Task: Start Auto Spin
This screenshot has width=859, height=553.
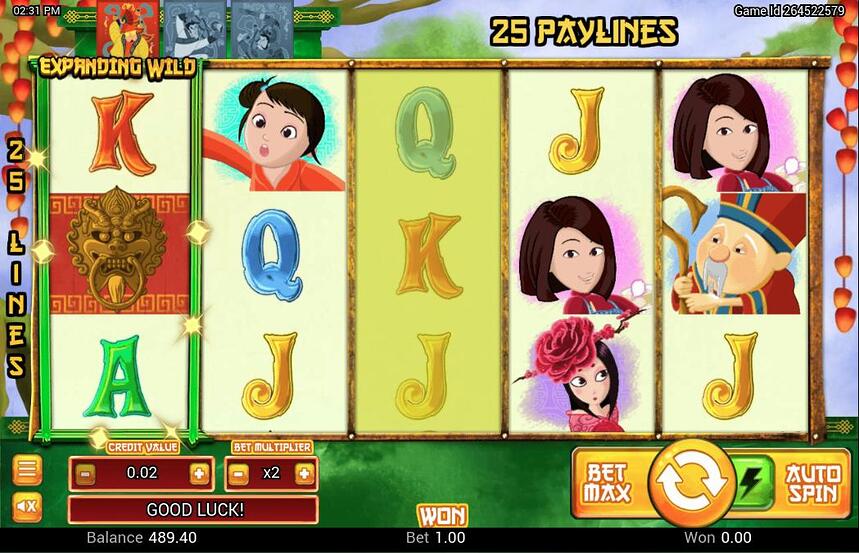Action: (812, 483)
